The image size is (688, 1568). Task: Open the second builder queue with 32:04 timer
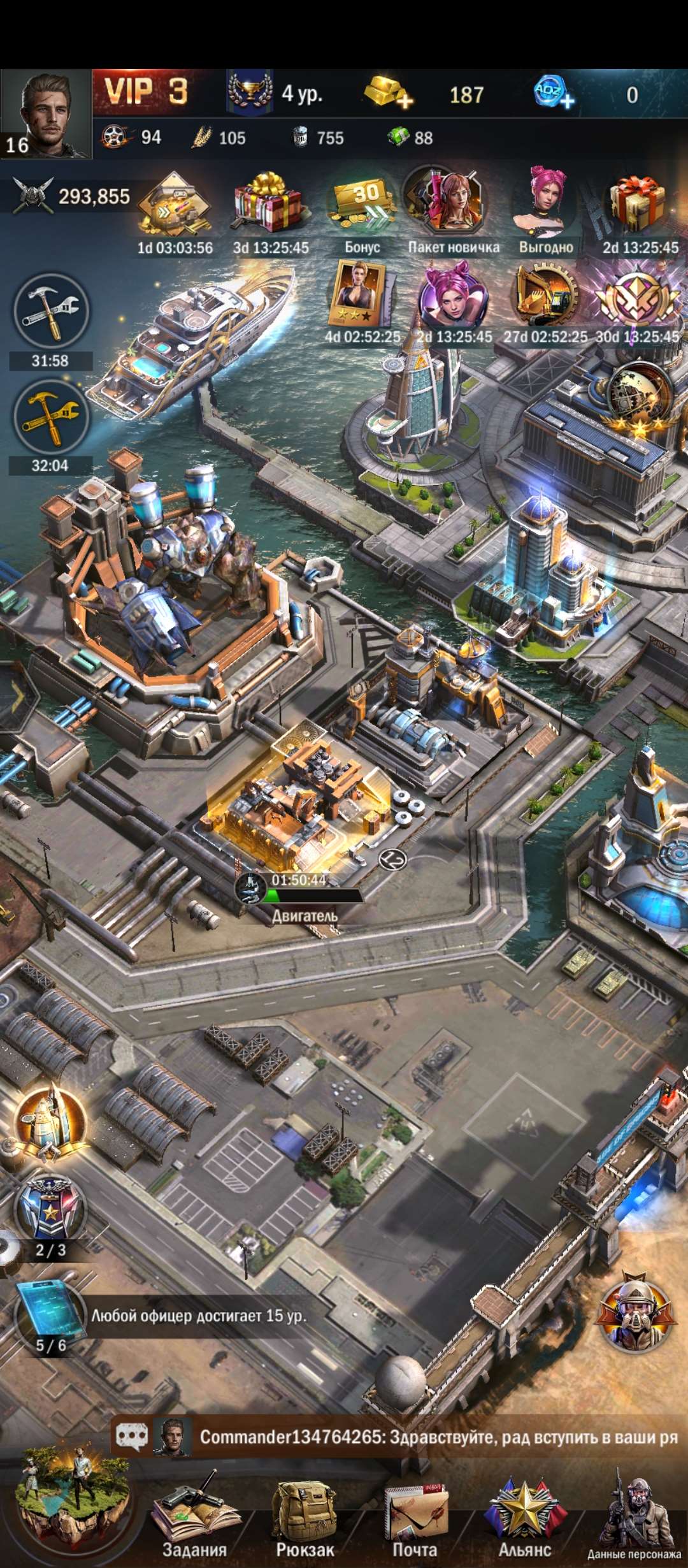tap(51, 417)
